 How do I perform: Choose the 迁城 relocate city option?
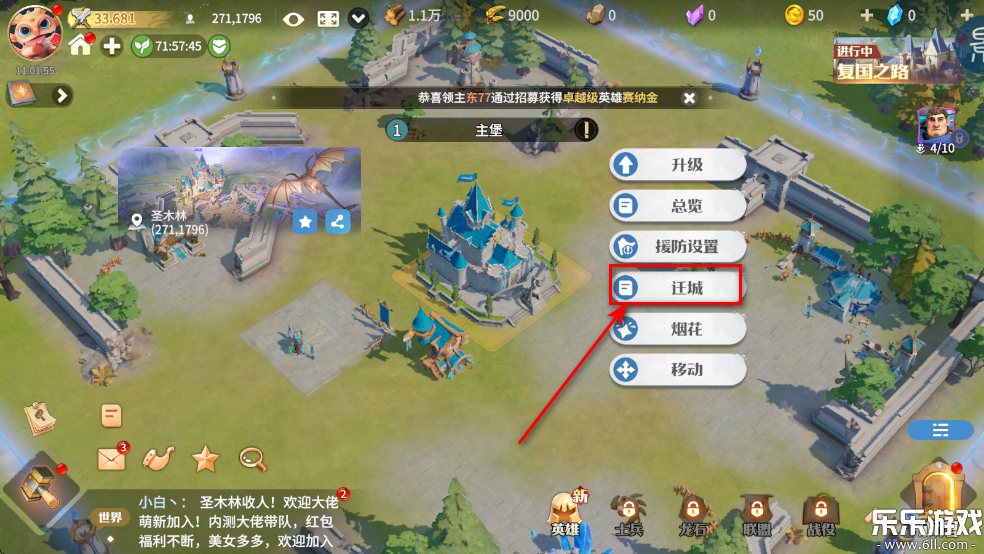678,287
